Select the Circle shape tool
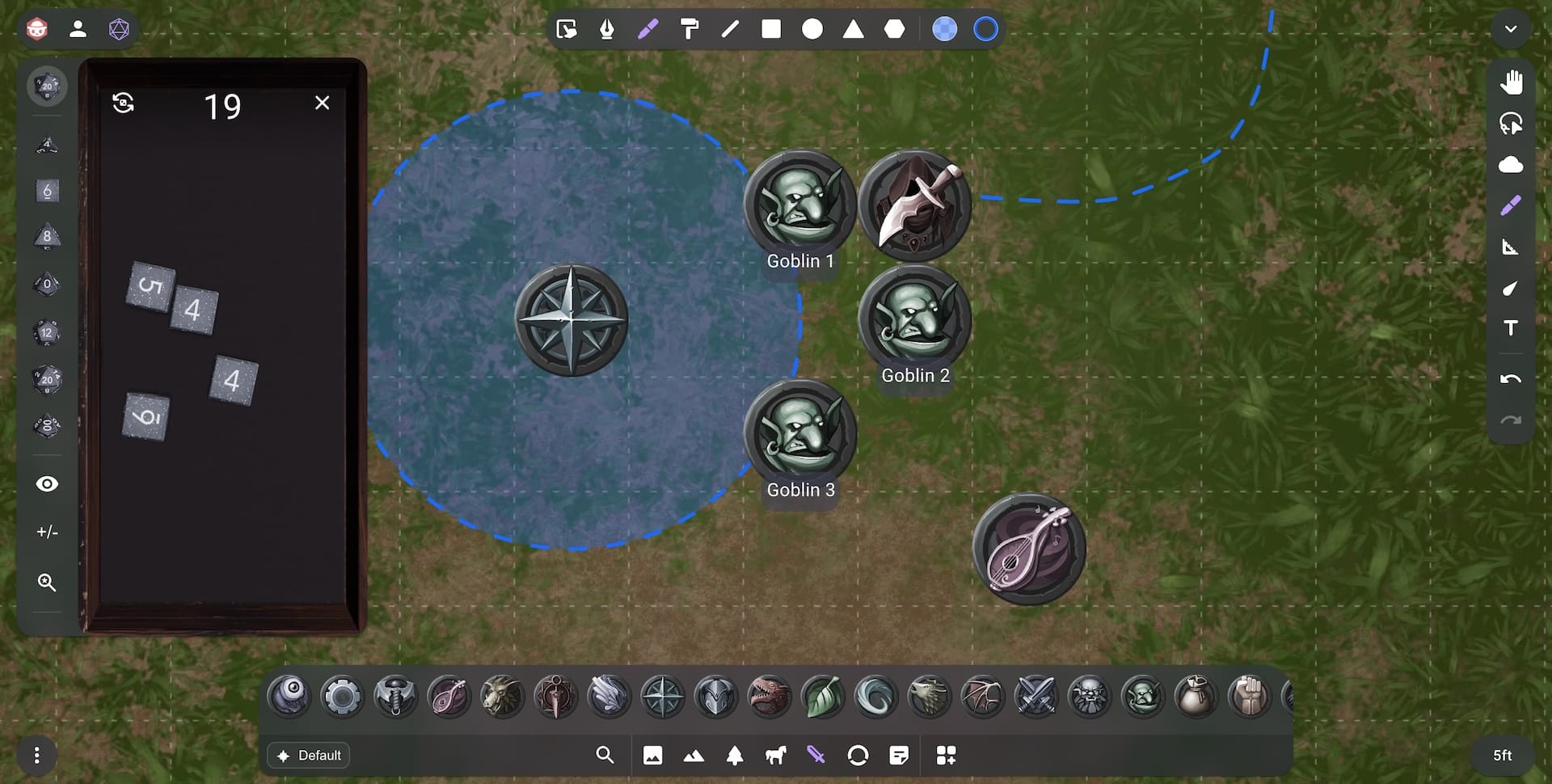This screenshot has width=1552, height=784. click(x=812, y=29)
